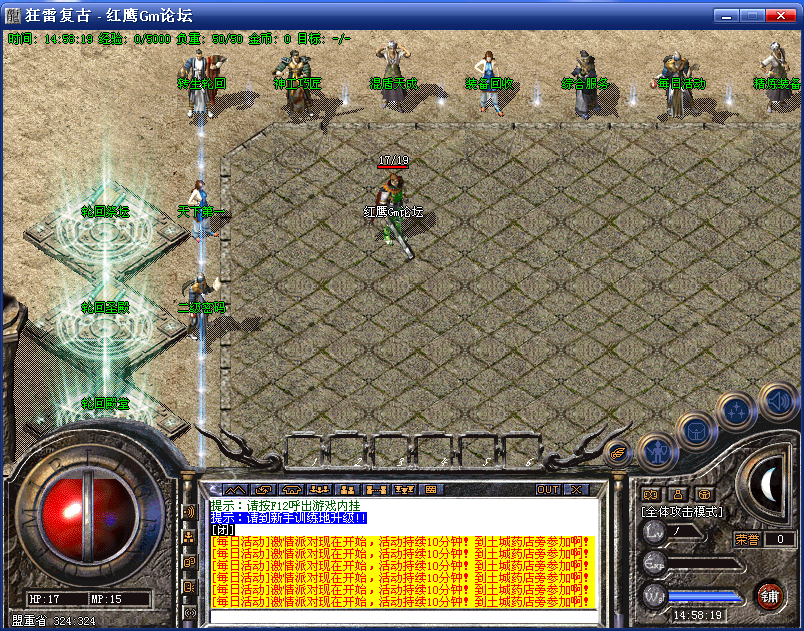Image resolution: width=804 pixels, height=631 pixels.
Task: Click the [闭] link in chat log
Action: 222,530
